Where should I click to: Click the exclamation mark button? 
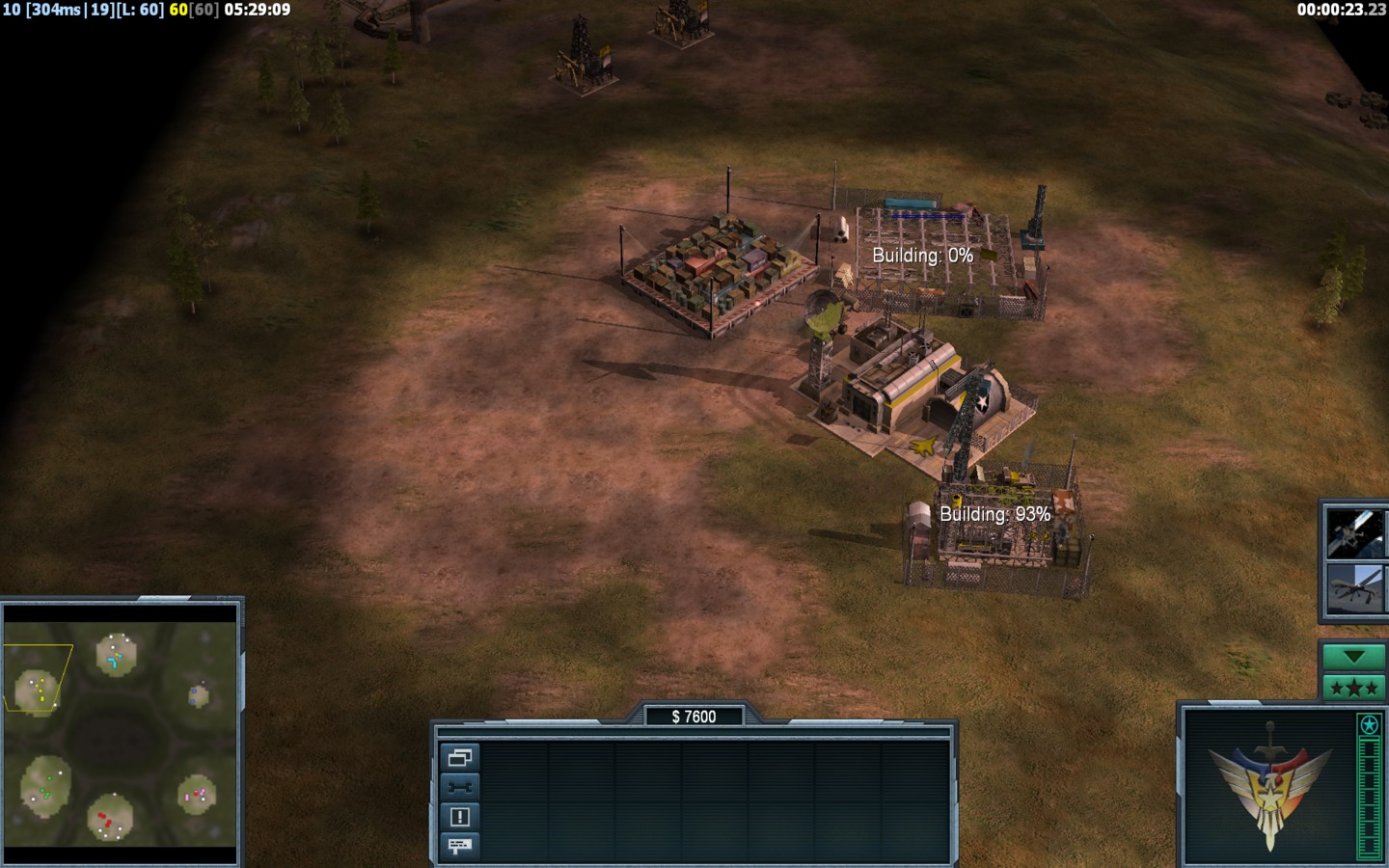(x=459, y=817)
